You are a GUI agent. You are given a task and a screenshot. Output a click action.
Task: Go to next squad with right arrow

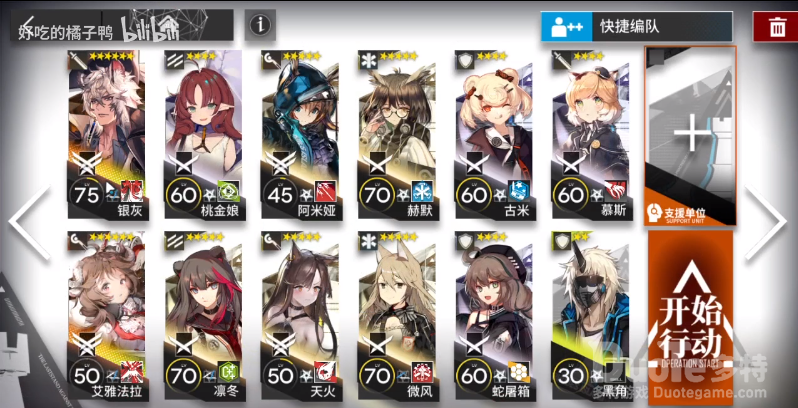point(770,222)
